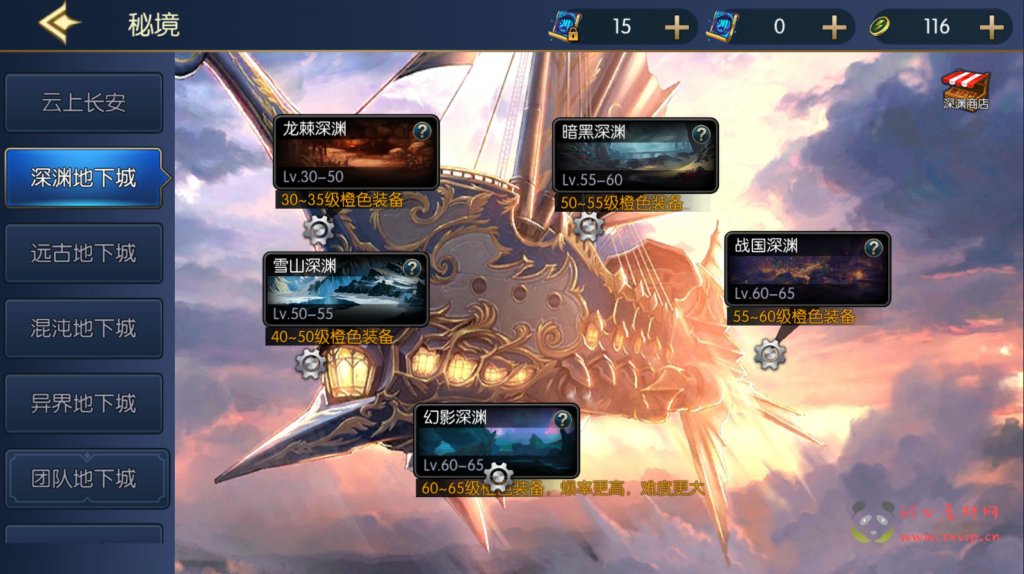Switch to the 云上长安 tab
Screen dimensions: 1024x574
pos(84,103)
